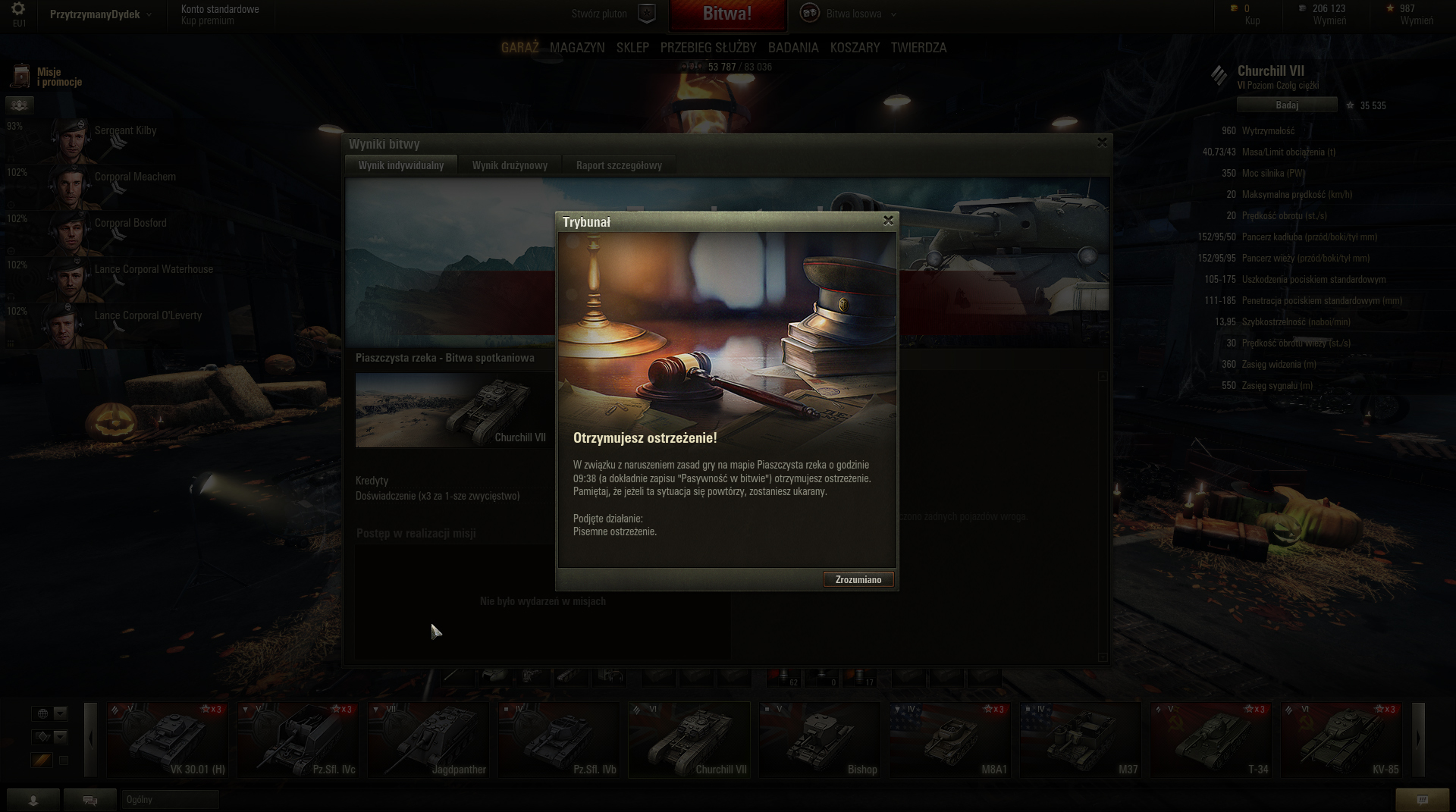The image size is (1456, 812).
Task: Open Misje i promocje
Action: coord(47,77)
